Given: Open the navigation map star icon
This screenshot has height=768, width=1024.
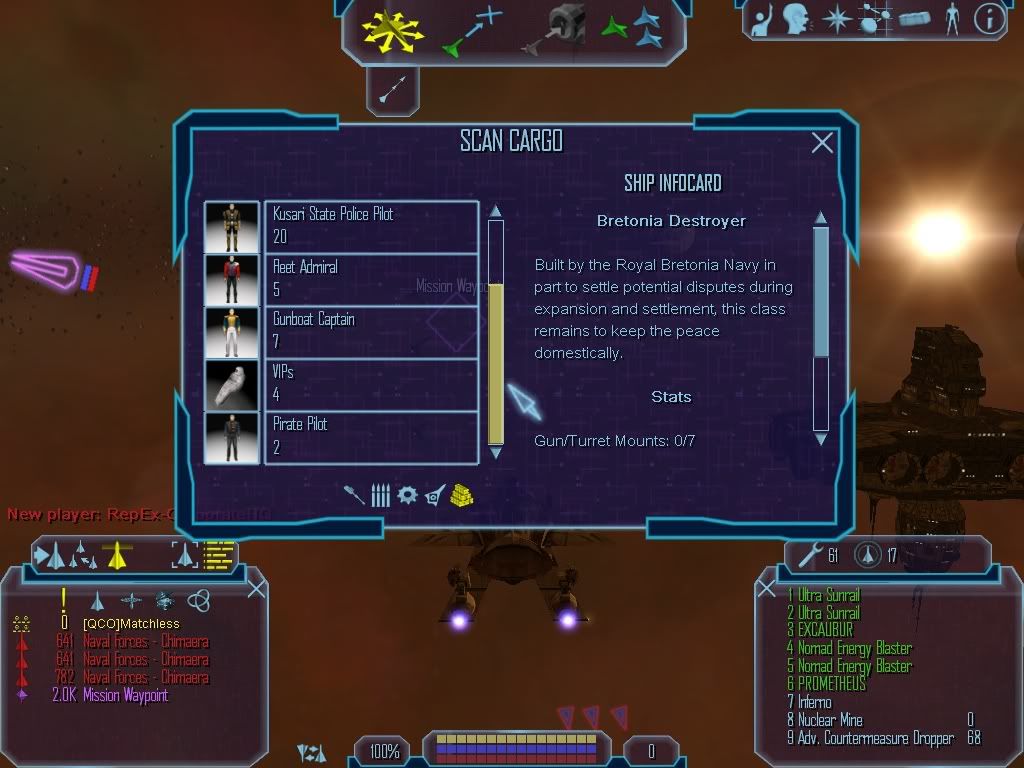Looking at the screenshot, I should click(x=836, y=19).
